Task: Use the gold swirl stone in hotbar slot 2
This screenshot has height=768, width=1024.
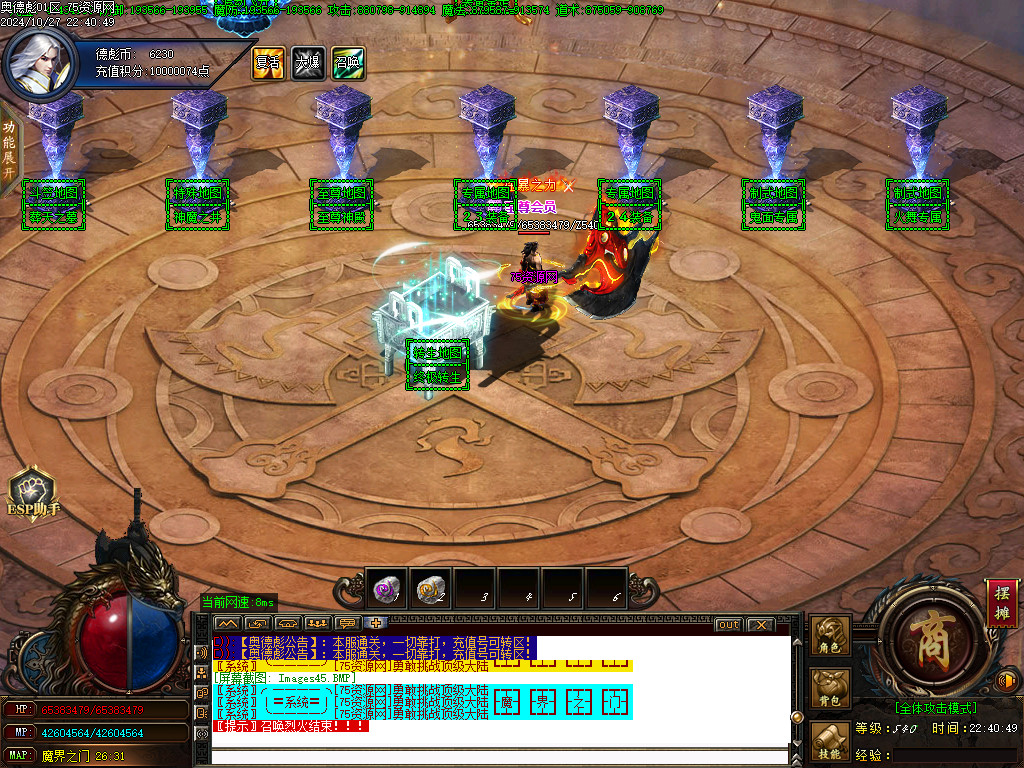Action: 431,589
